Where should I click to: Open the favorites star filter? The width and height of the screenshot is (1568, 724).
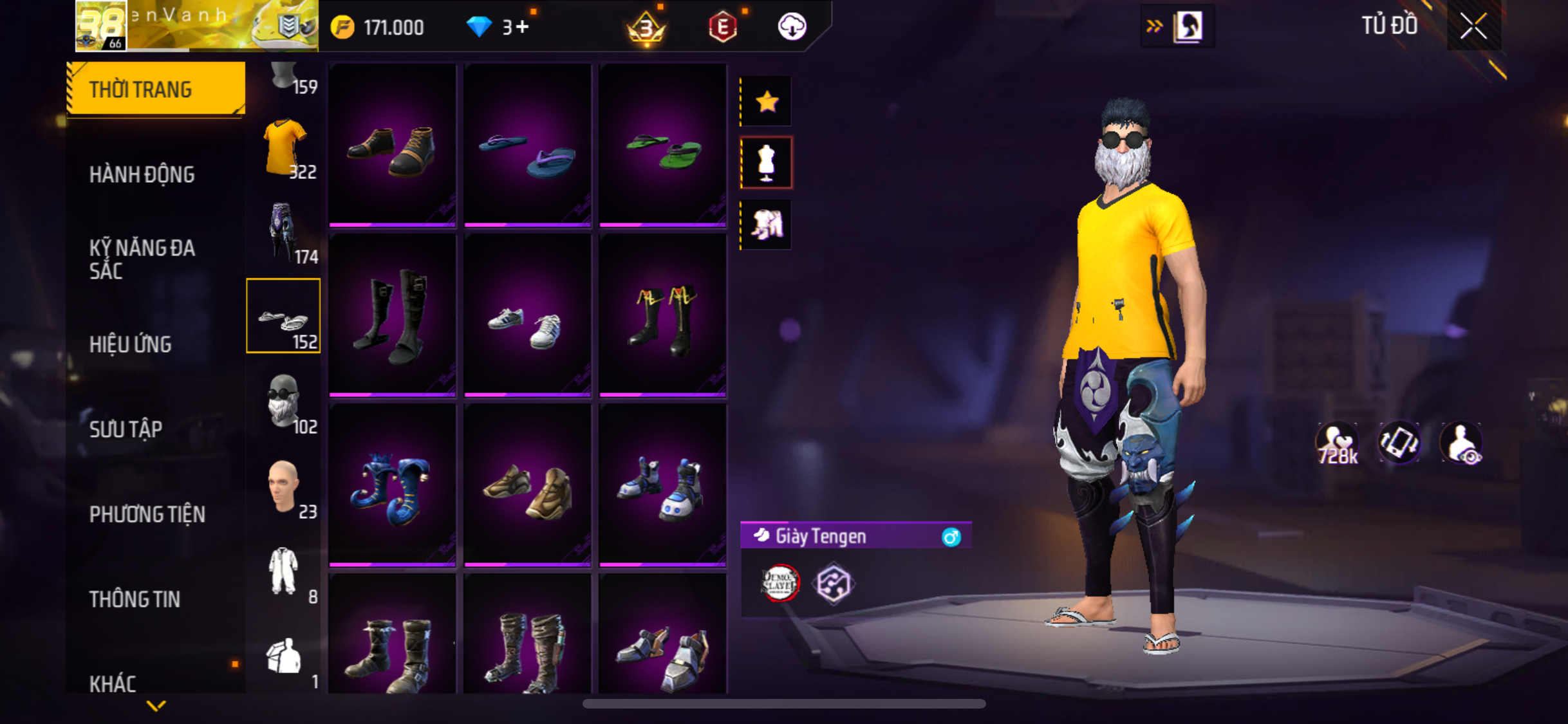pyautogui.click(x=767, y=102)
